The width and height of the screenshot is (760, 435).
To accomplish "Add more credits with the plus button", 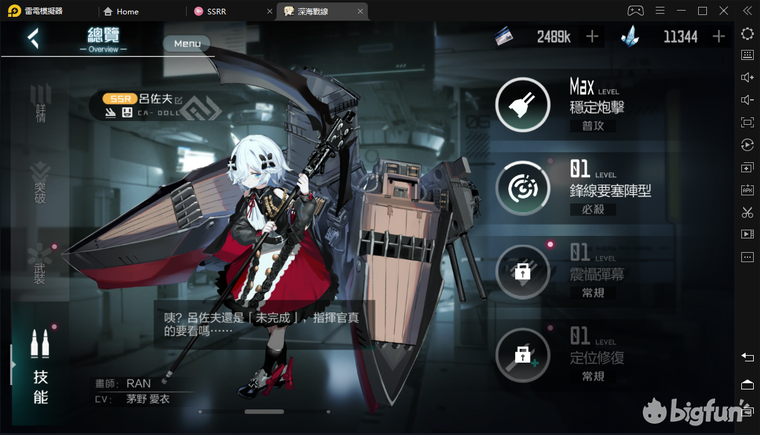I will pos(592,37).
